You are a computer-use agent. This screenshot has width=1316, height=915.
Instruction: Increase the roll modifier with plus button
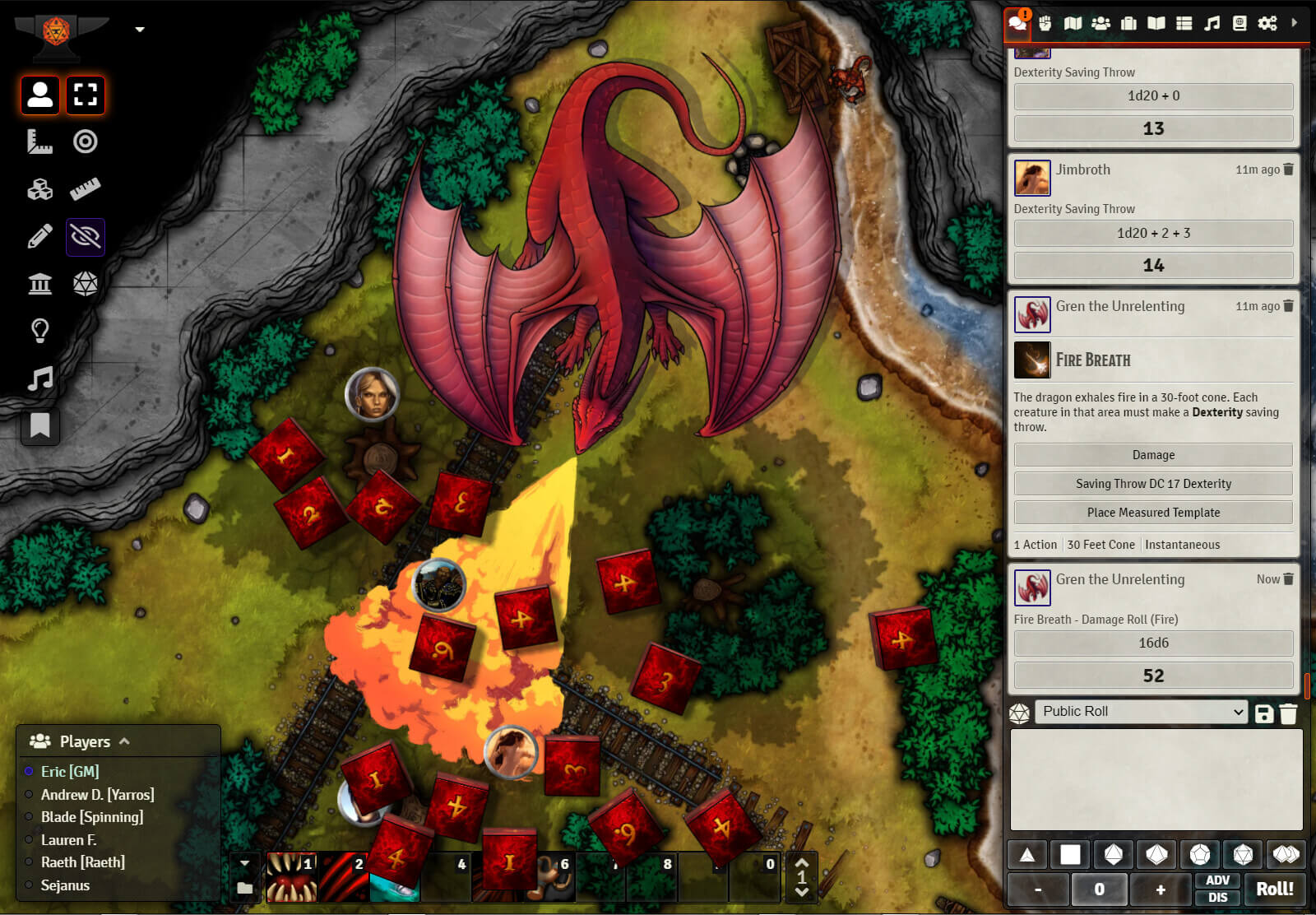coord(1161,889)
